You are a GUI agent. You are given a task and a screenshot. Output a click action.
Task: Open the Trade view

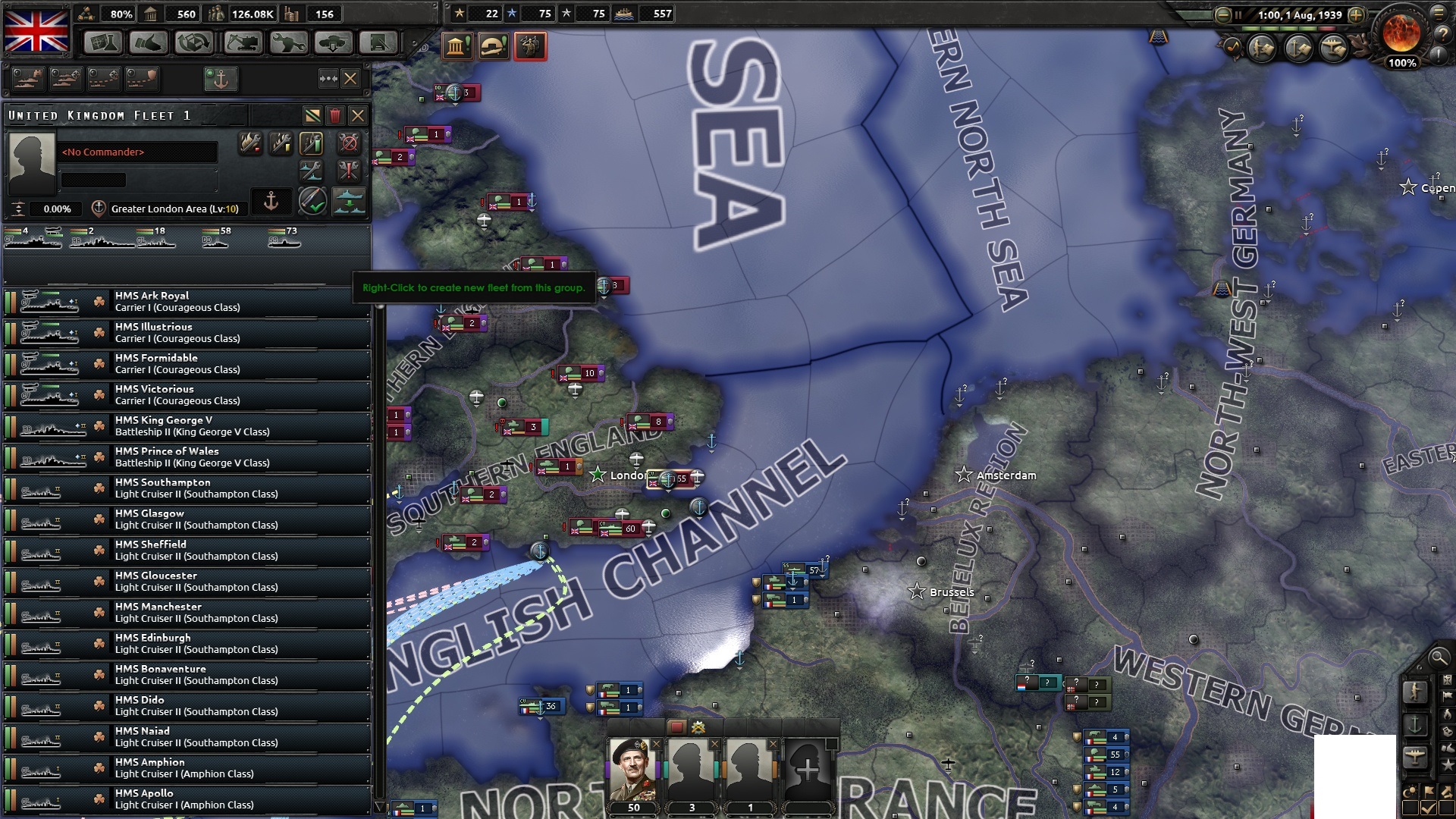coord(195,43)
